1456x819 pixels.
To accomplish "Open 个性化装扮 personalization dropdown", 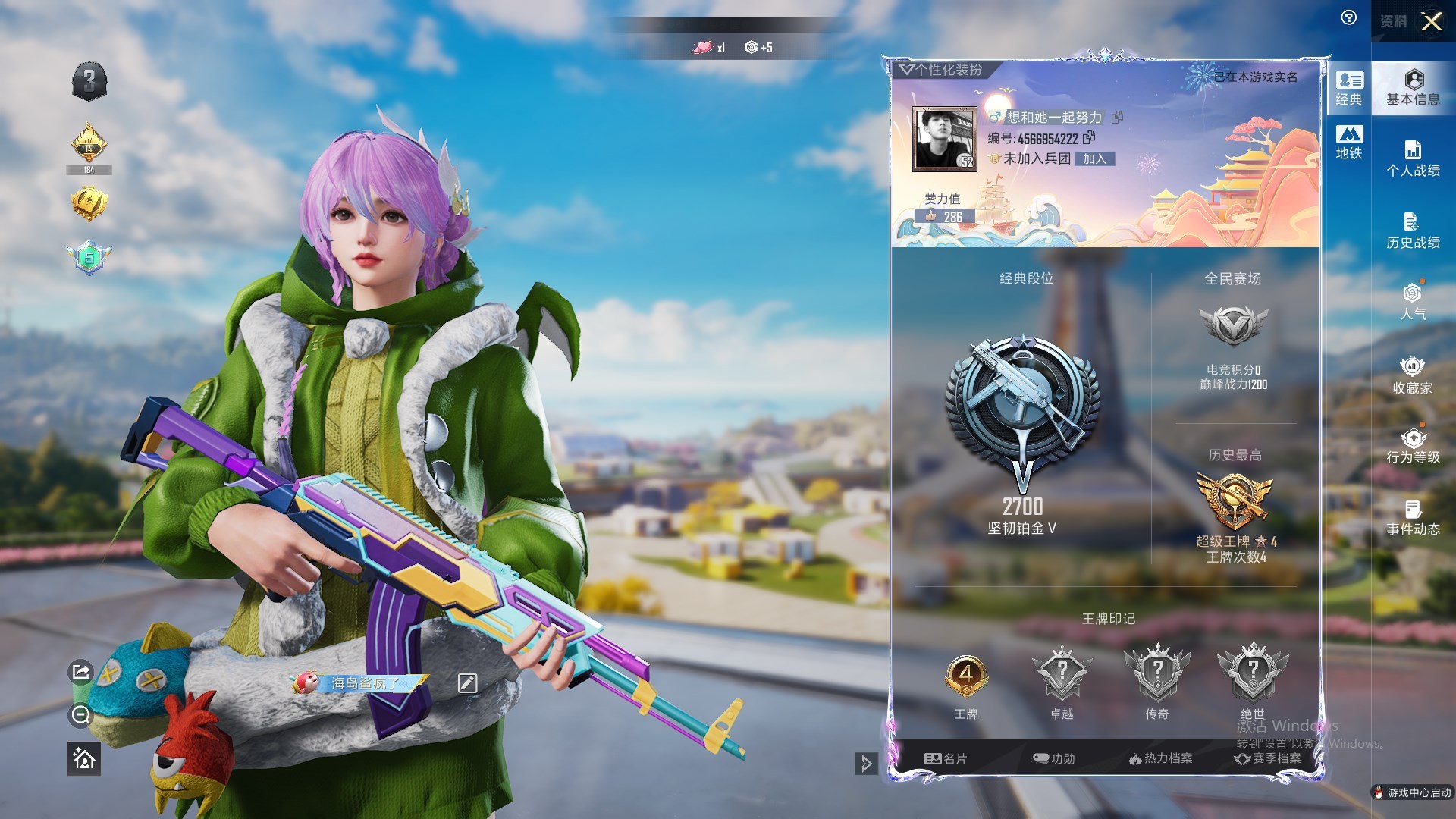I will tap(940, 70).
